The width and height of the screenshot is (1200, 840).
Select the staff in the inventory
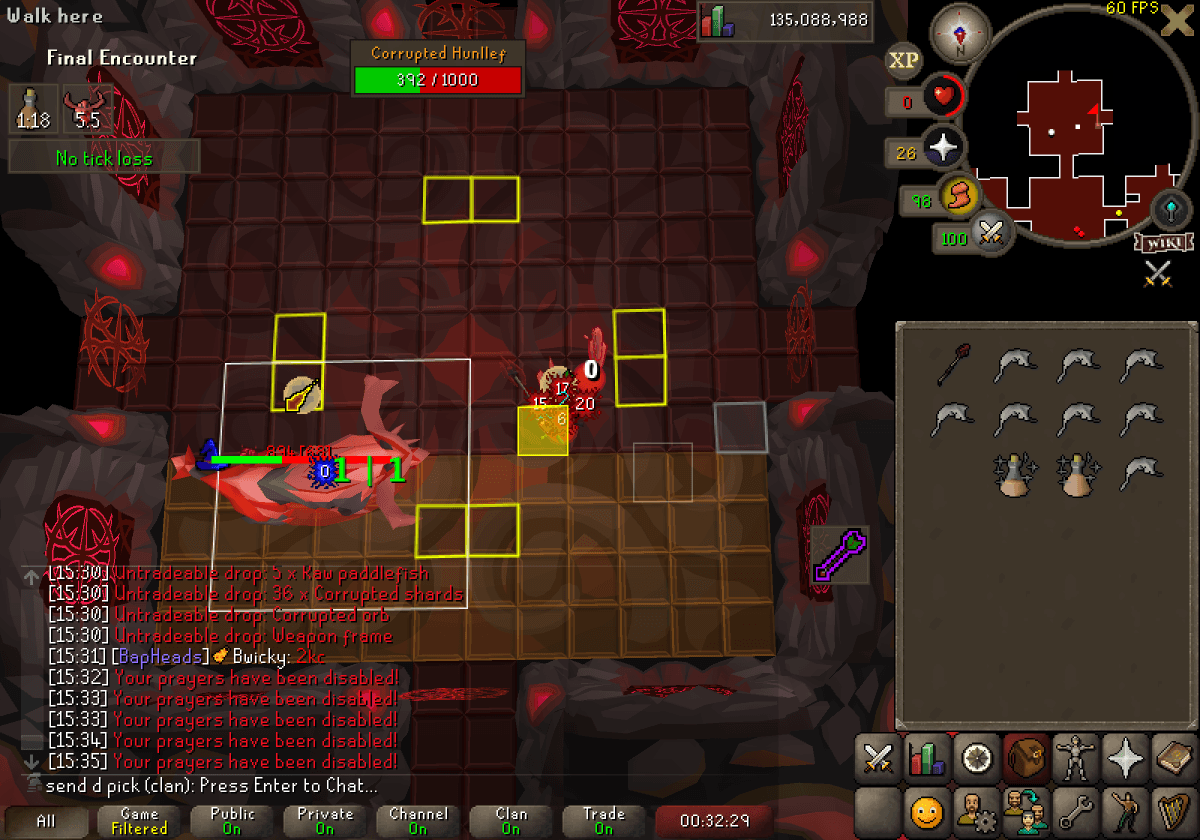[954, 365]
